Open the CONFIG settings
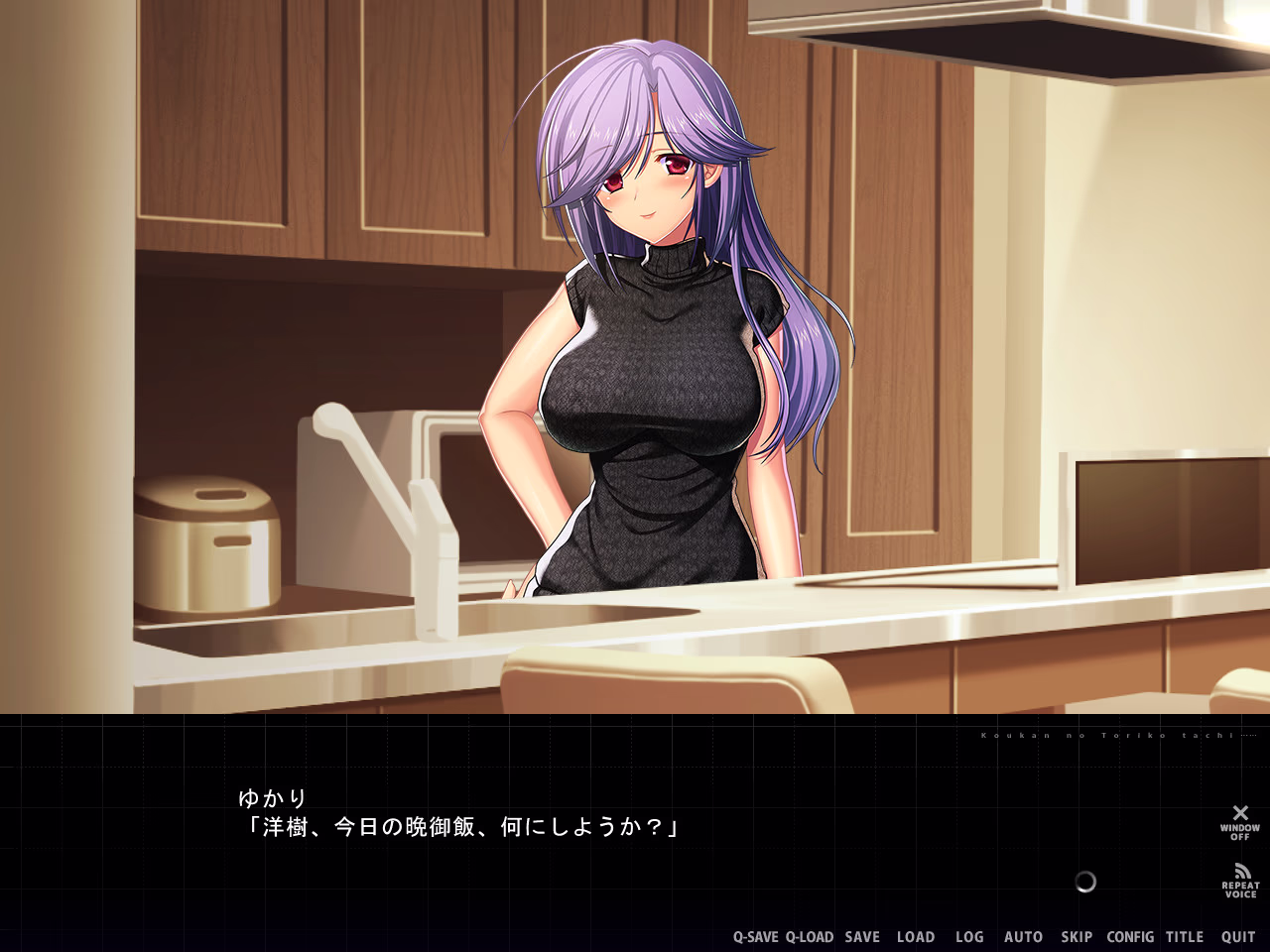The width and height of the screenshot is (1270, 952). 1130,936
